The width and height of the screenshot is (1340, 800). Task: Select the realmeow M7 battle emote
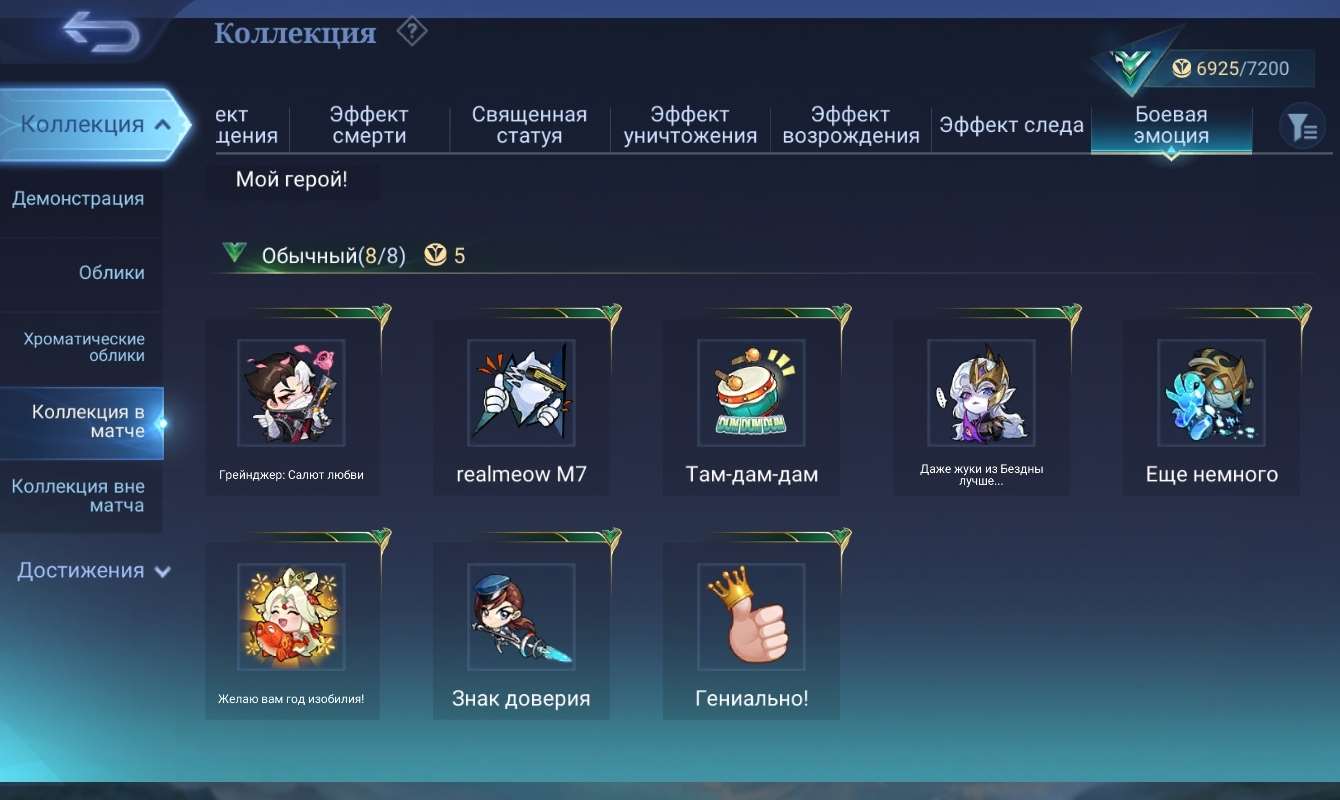tap(522, 392)
